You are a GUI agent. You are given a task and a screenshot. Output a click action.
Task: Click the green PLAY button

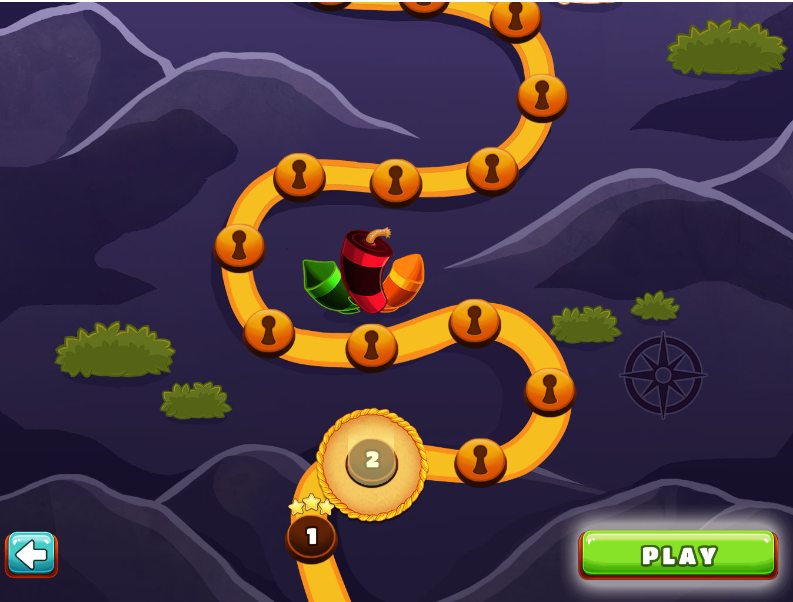pos(678,554)
